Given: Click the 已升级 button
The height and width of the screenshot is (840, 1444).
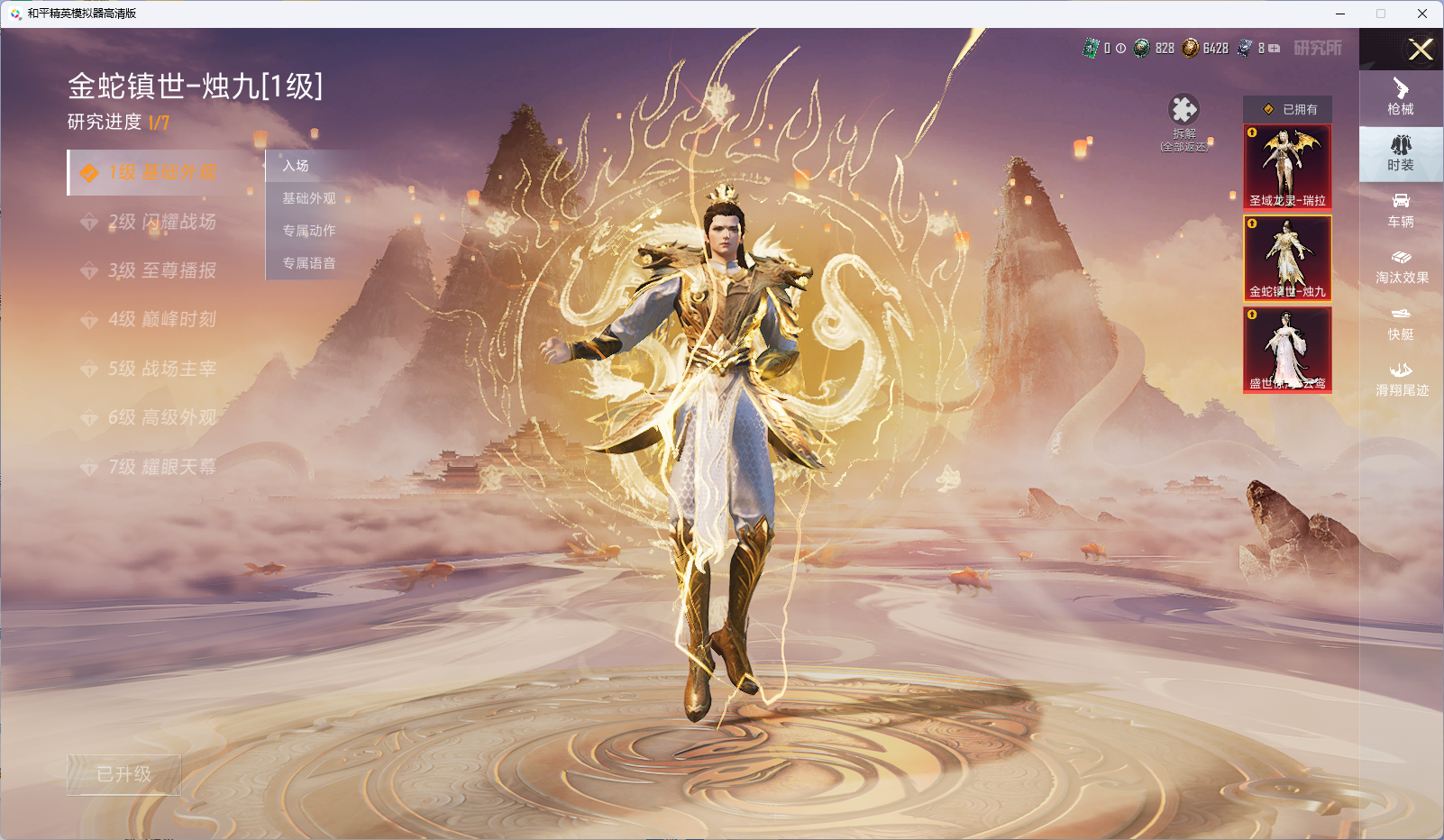Looking at the screenshot, I should [x=124, y=774].
